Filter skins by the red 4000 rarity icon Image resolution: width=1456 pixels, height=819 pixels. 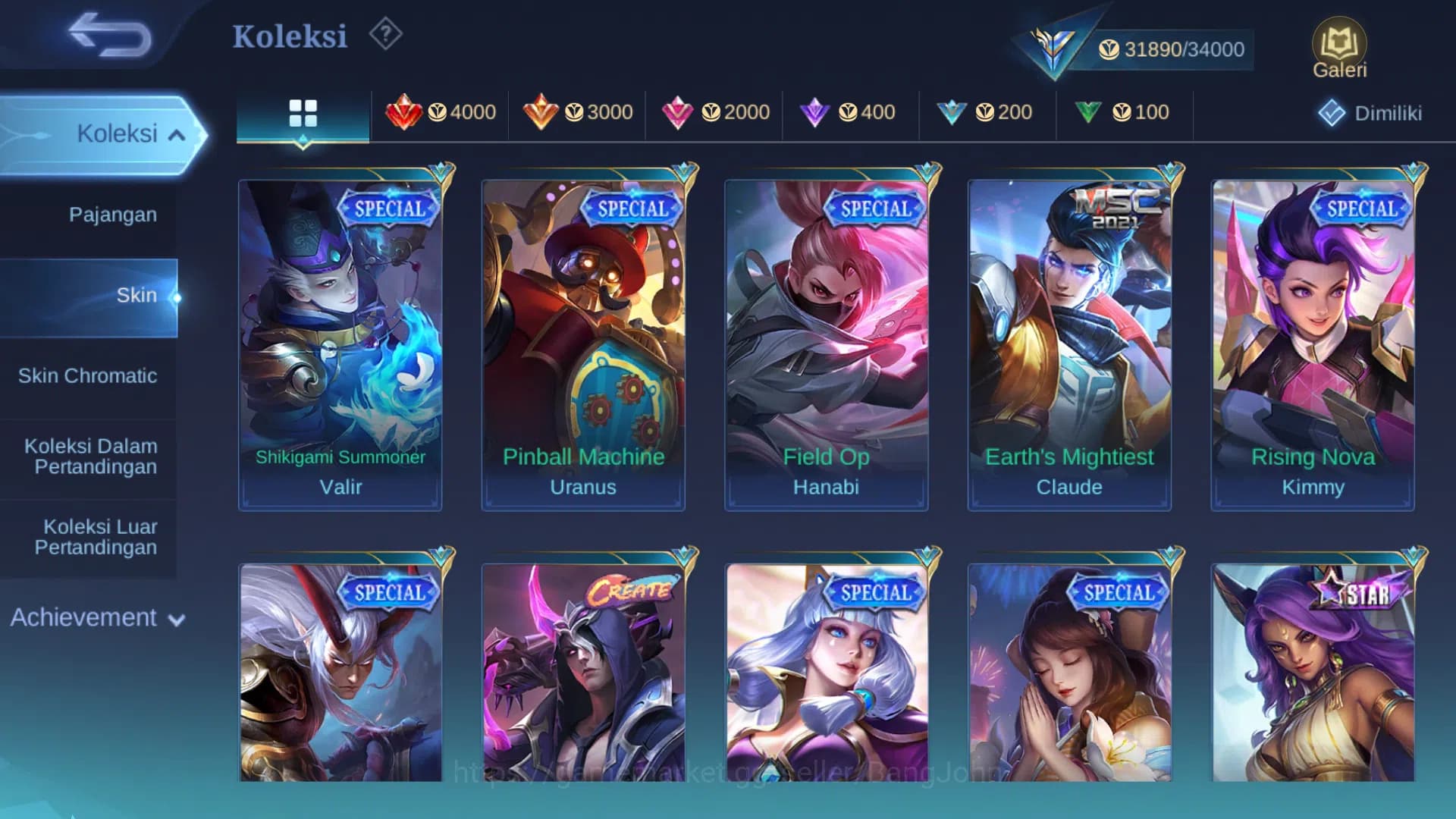click(440, 112)
